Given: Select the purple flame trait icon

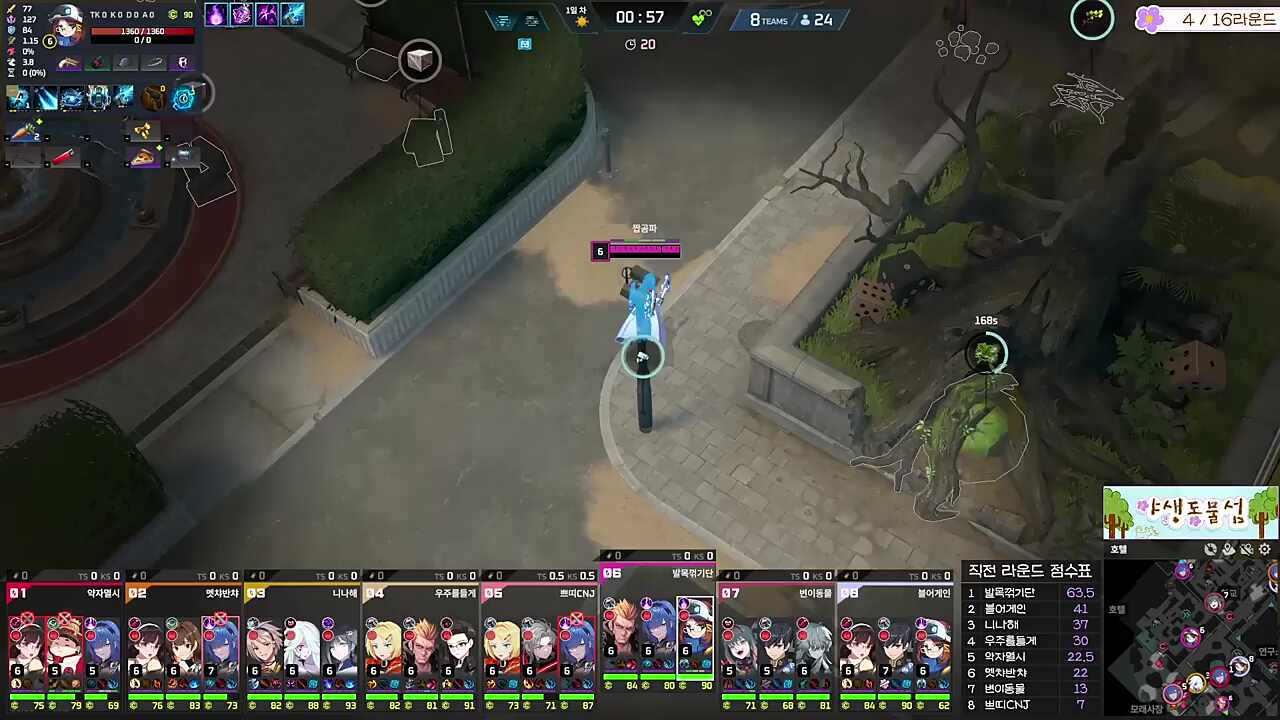Looking at the screenshot, I should coord(216,14).
